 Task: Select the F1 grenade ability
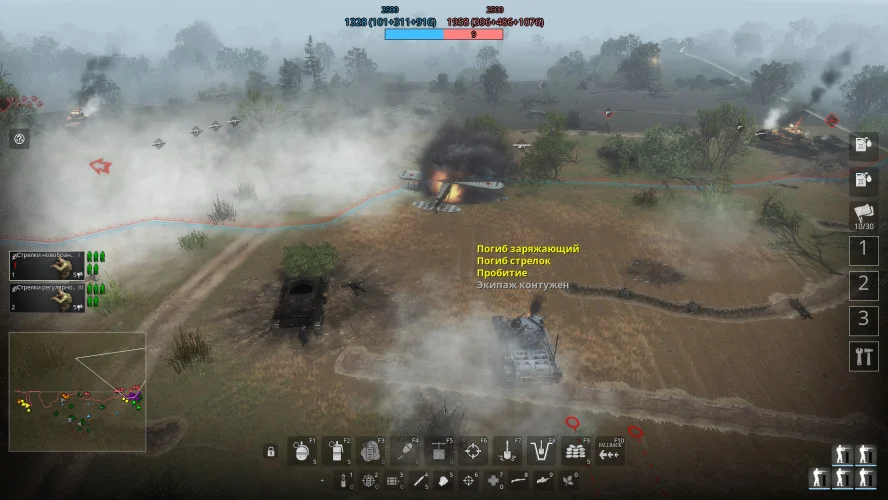coord(301,451)
